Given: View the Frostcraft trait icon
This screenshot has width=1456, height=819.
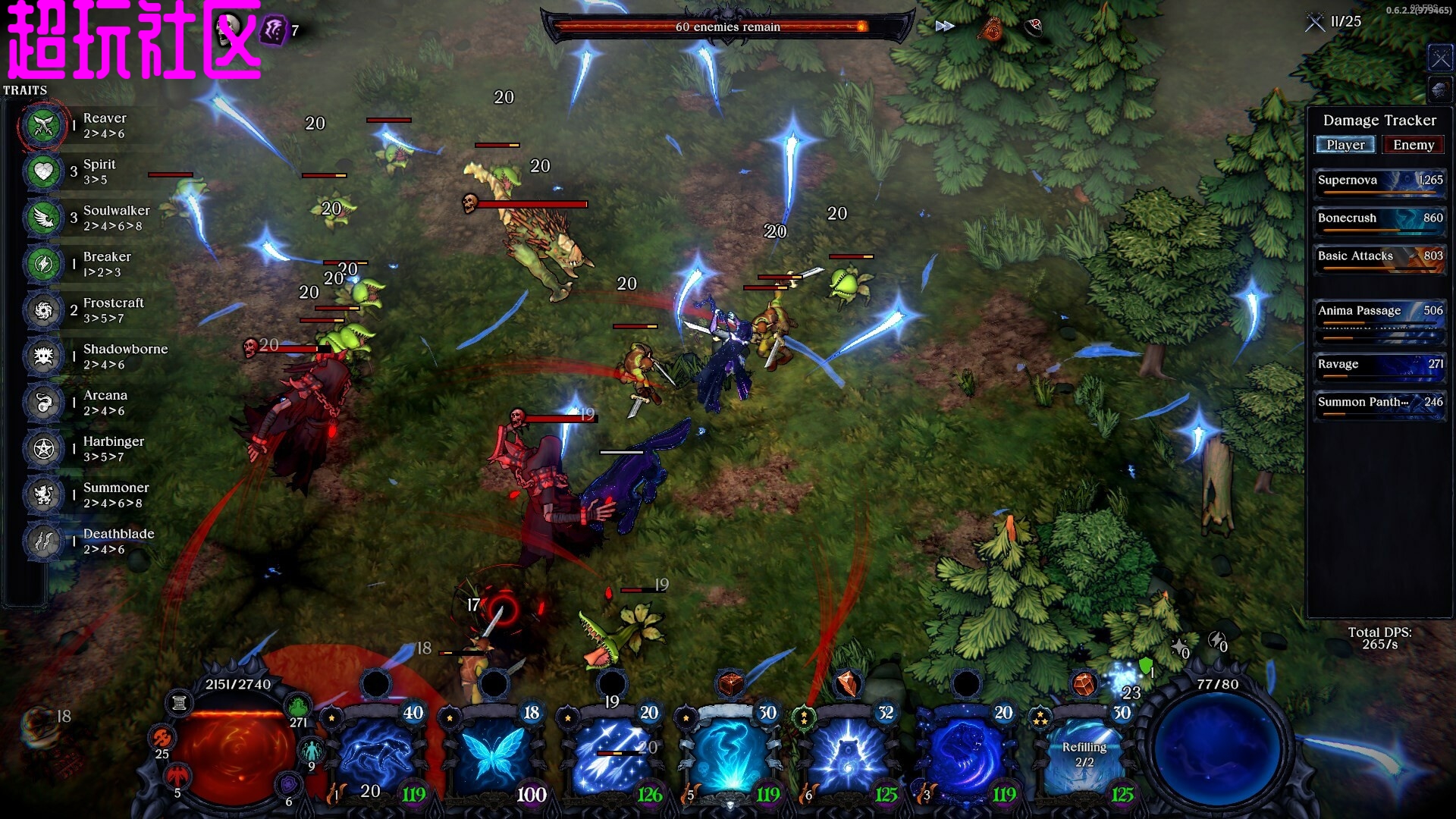Looking at the screenshot, I should [x=43, y=310].
